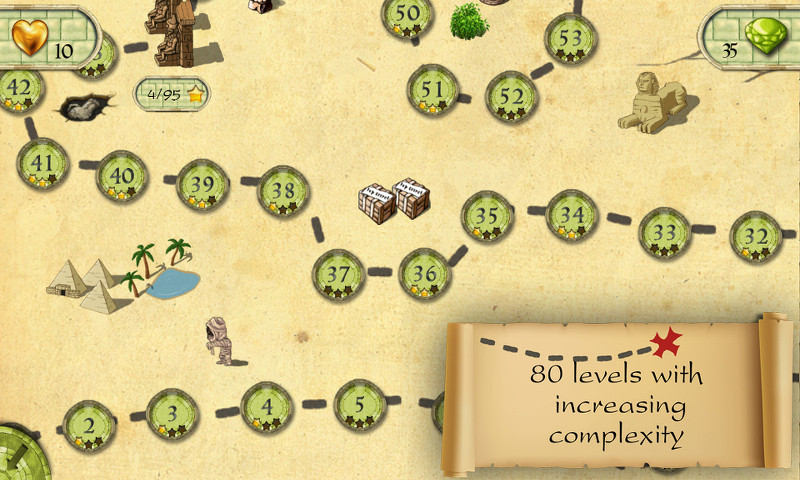Click the level 36 circle
This screenshot has height=480, width=800.
pyautogui.click(x=425, y=274)
